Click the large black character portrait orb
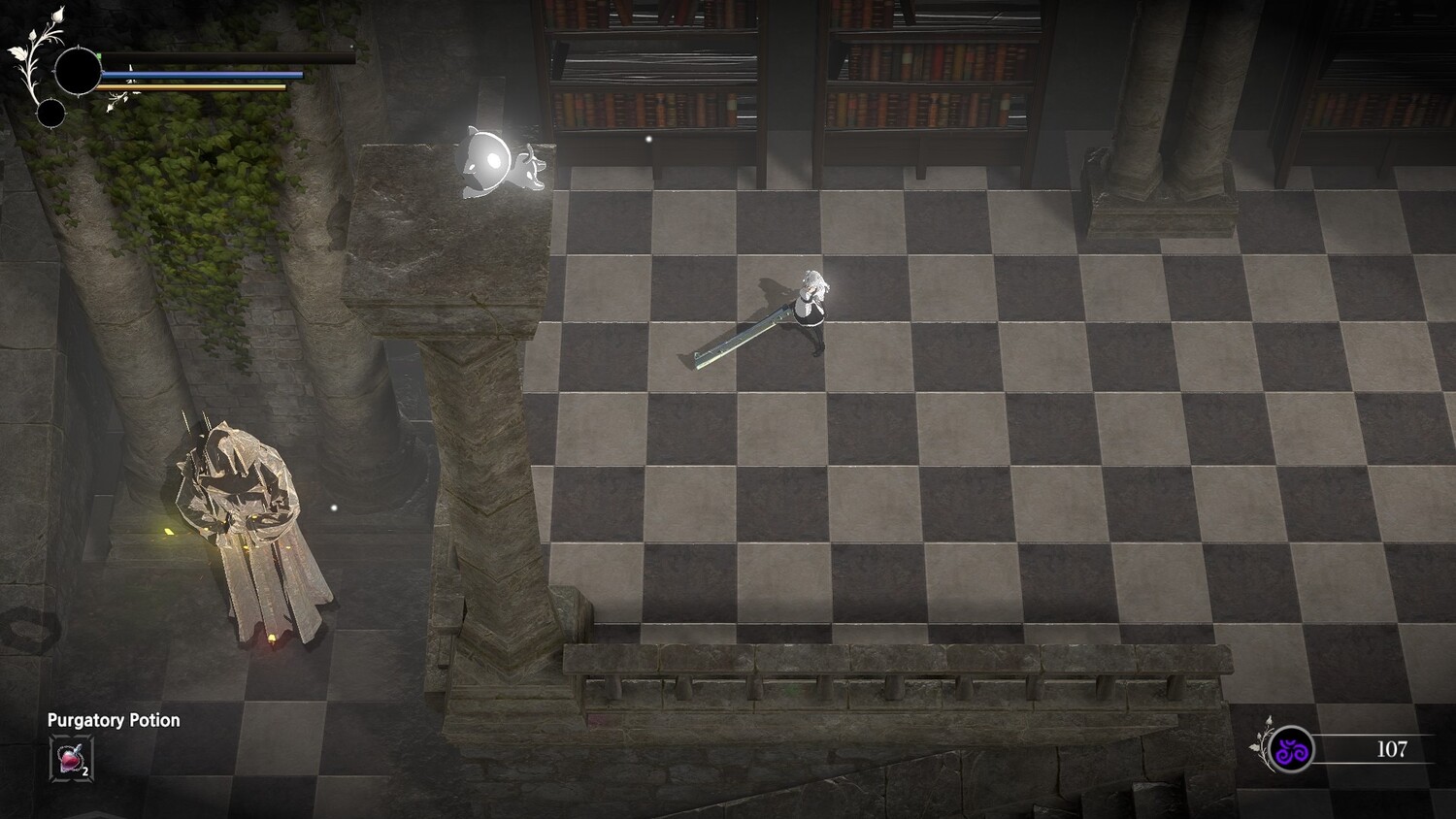Screen dimensions: 1456x819 pos(78,72)
